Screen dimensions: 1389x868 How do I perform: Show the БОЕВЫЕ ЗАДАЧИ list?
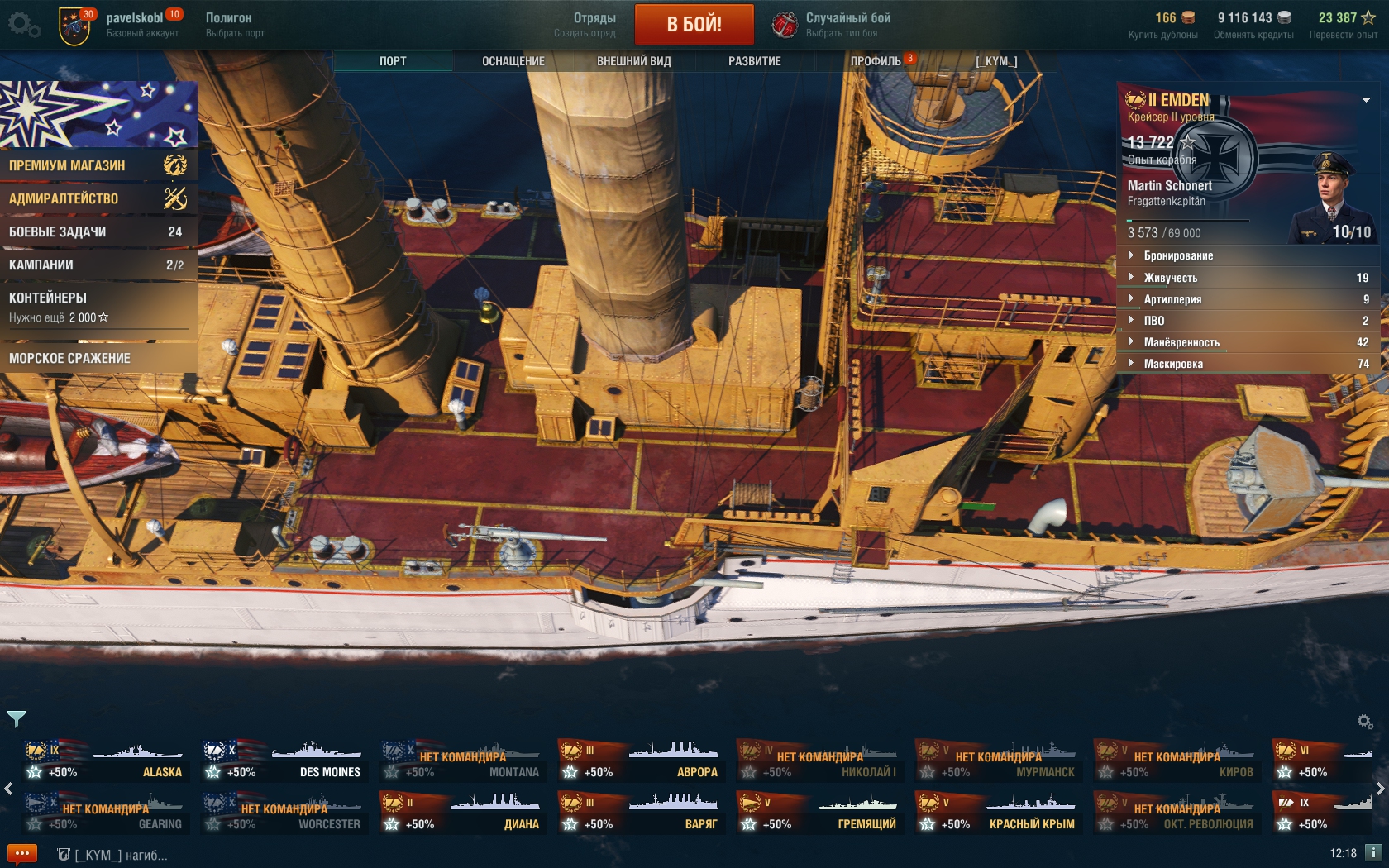point(98,231)
